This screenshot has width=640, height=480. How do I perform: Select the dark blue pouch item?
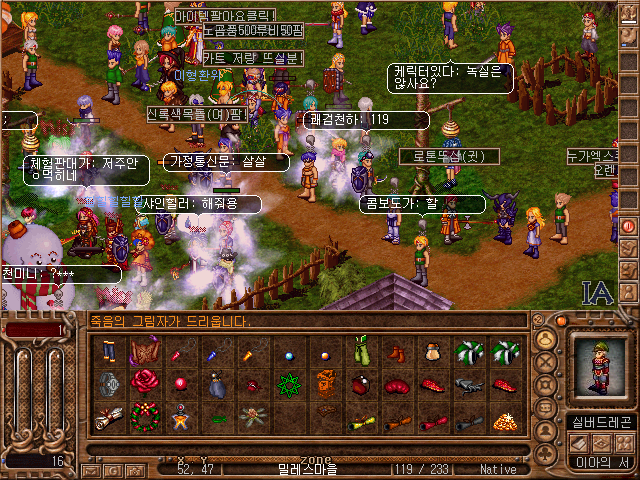pos(218,383)
